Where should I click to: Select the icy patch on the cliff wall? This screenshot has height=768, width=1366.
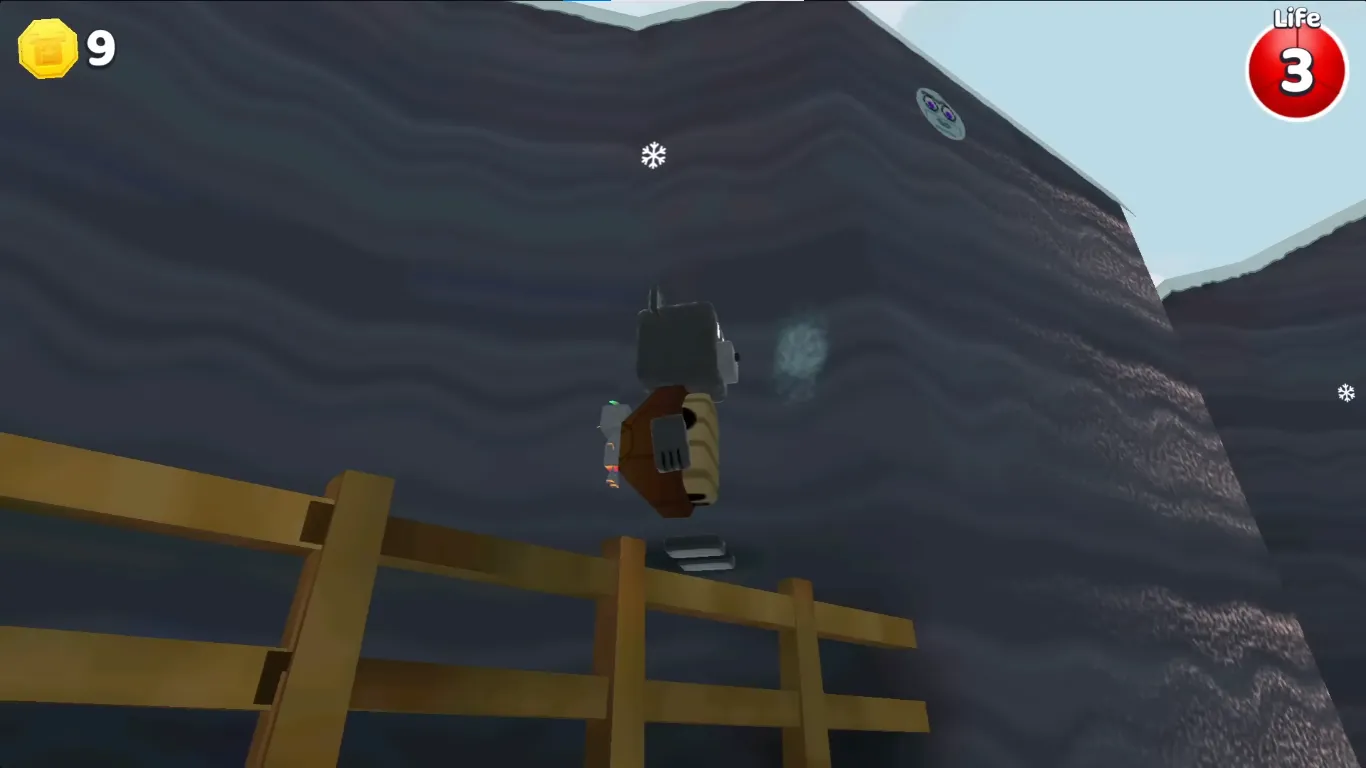pyautogui.click(x=800, y=350)
